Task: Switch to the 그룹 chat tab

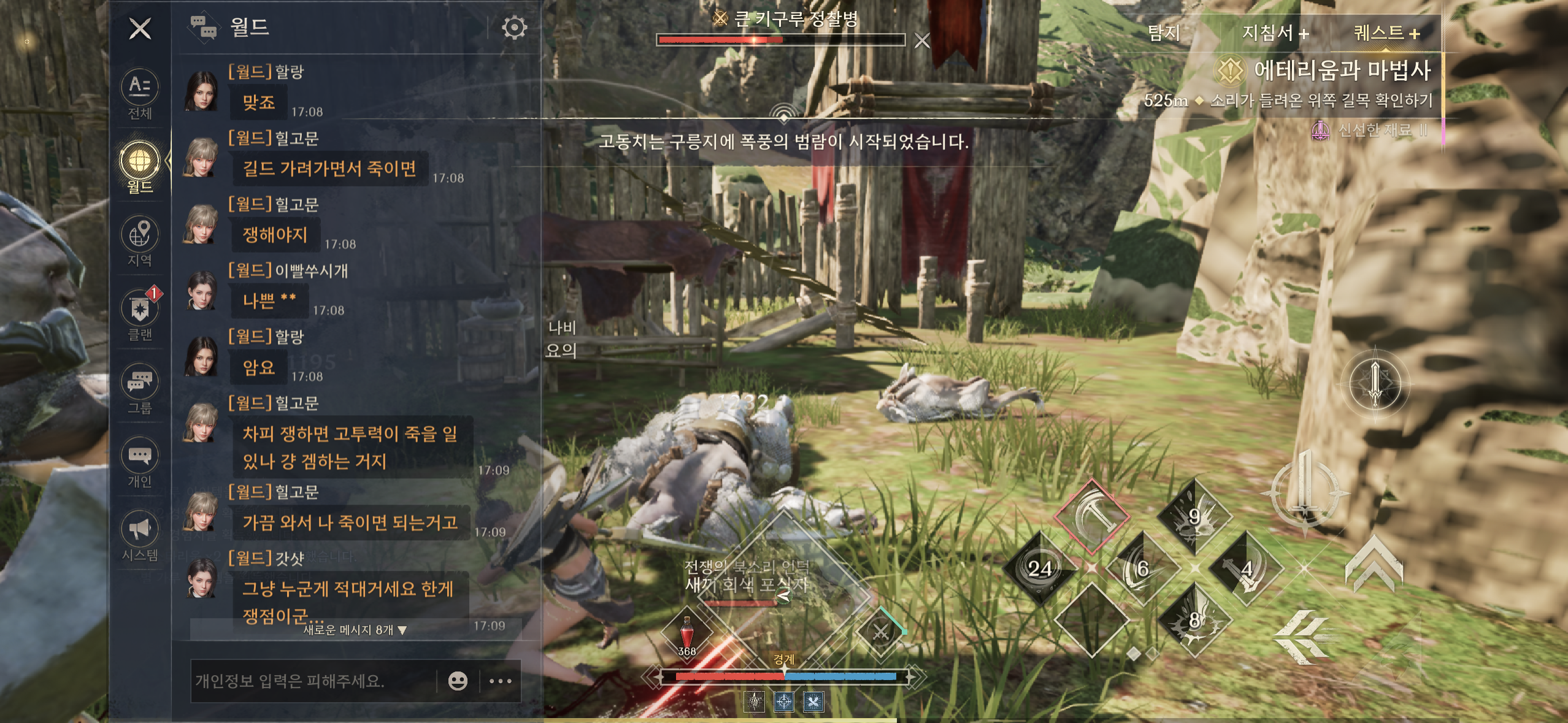Action: point(140,389)
